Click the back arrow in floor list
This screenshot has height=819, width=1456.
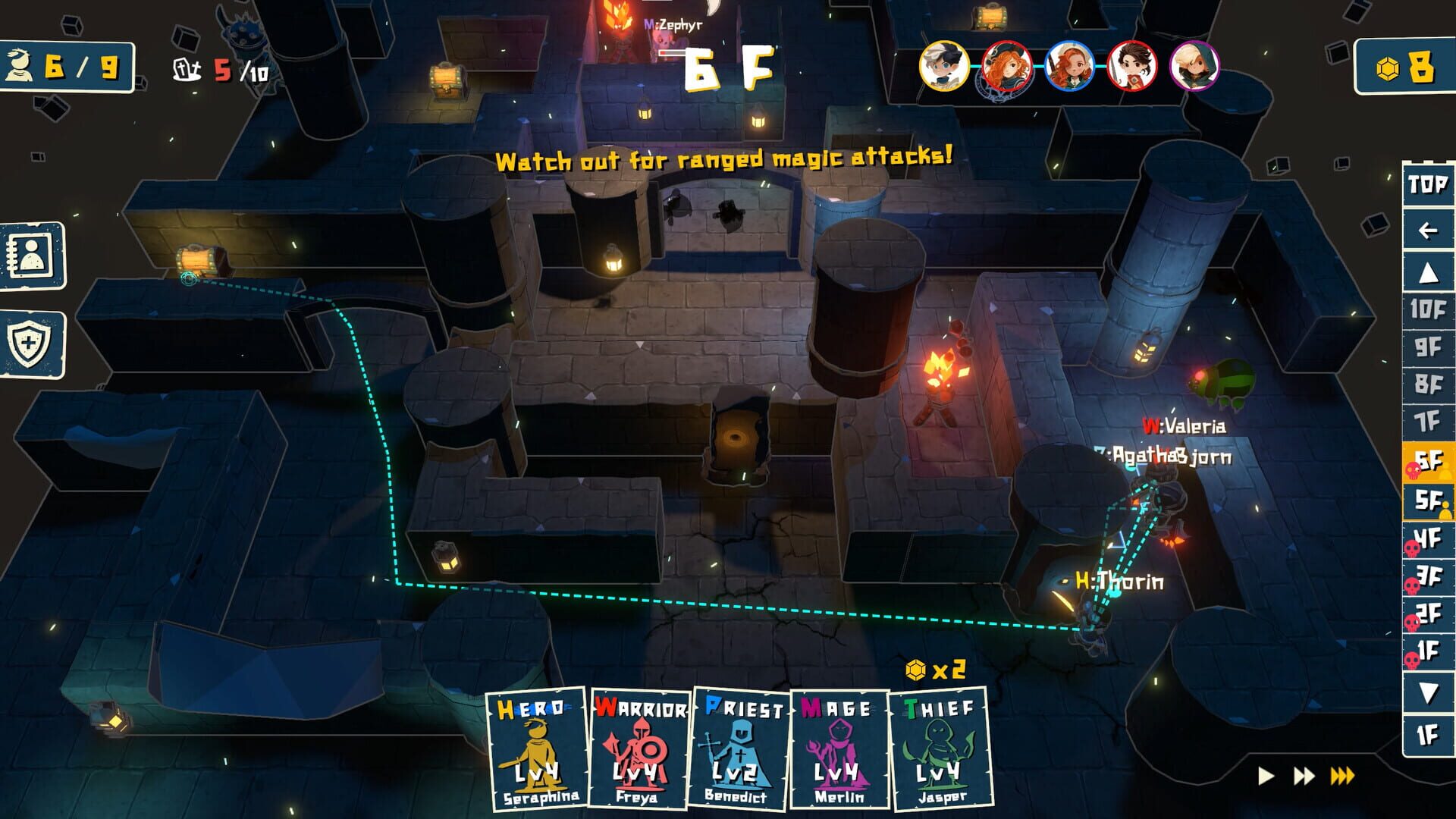[x=1427, y=230]
